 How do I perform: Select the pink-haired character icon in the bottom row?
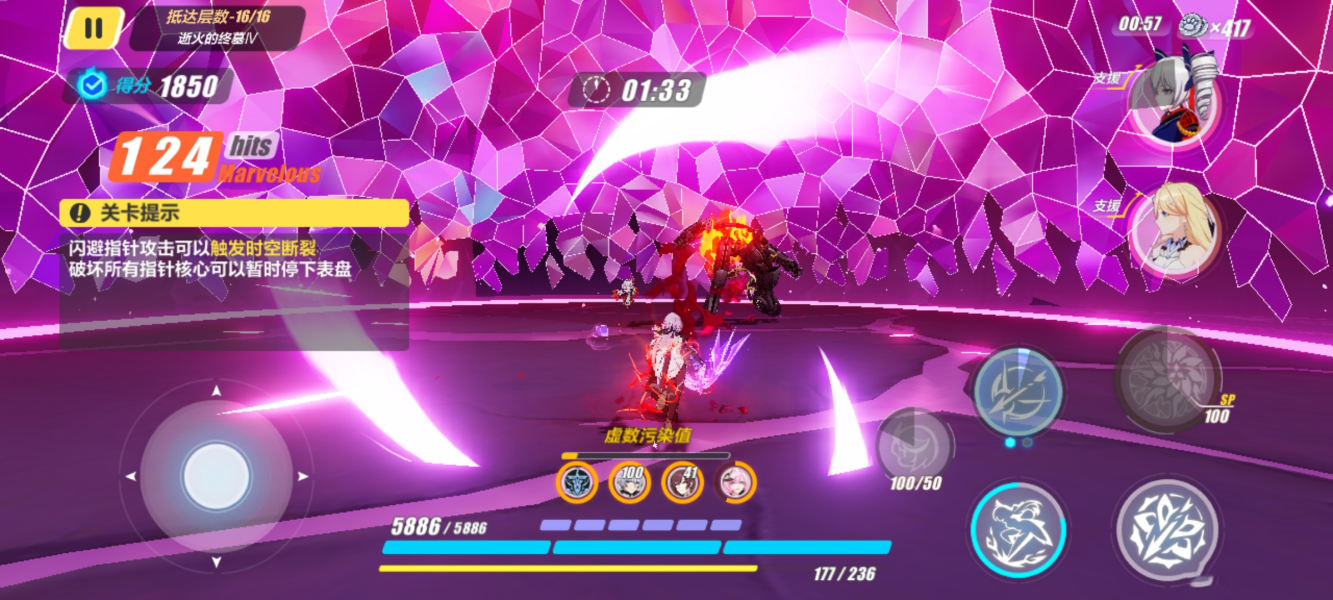click(x=735, y=483)
